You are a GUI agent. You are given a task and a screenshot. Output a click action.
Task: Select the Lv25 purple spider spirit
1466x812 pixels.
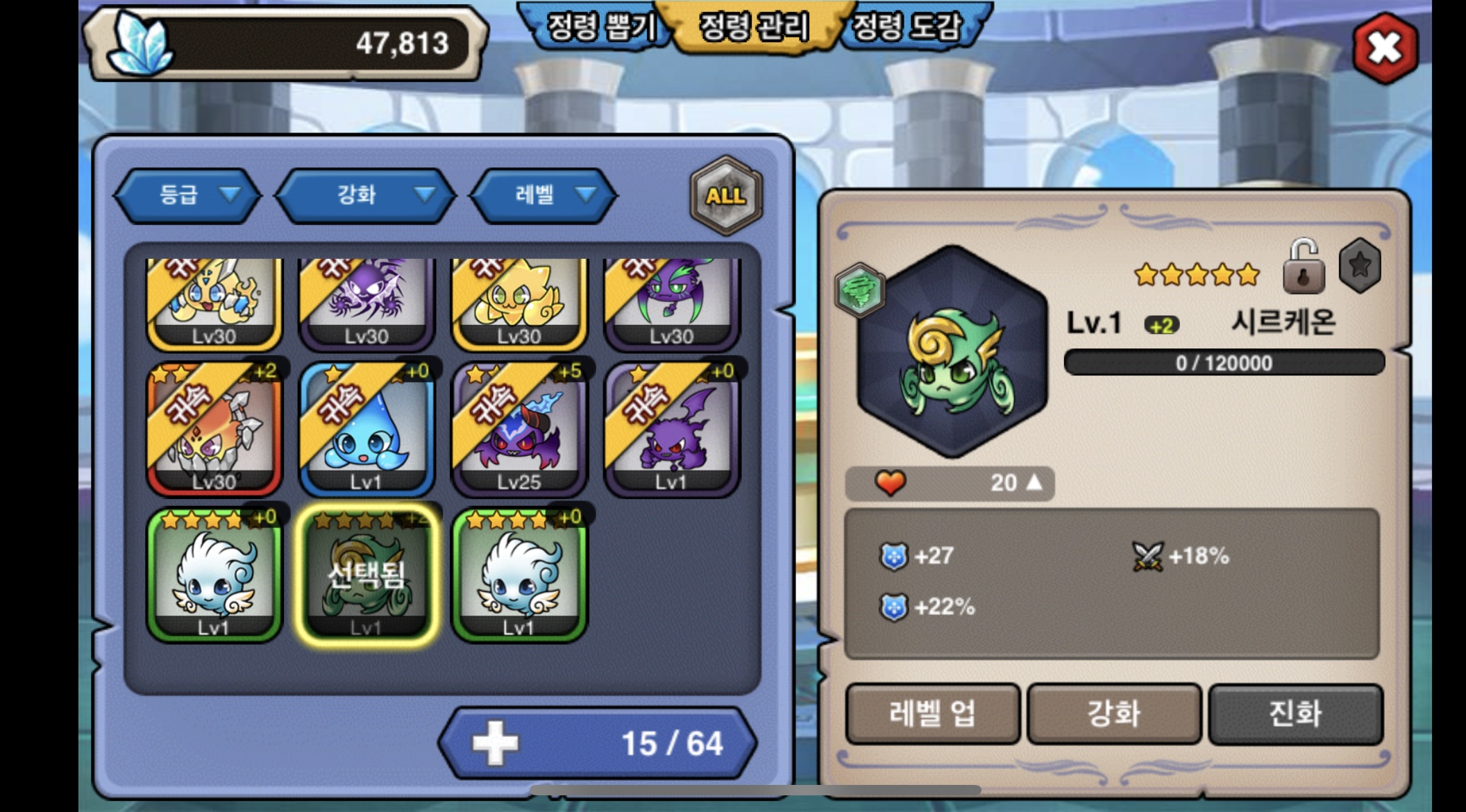tap(519, 429)
